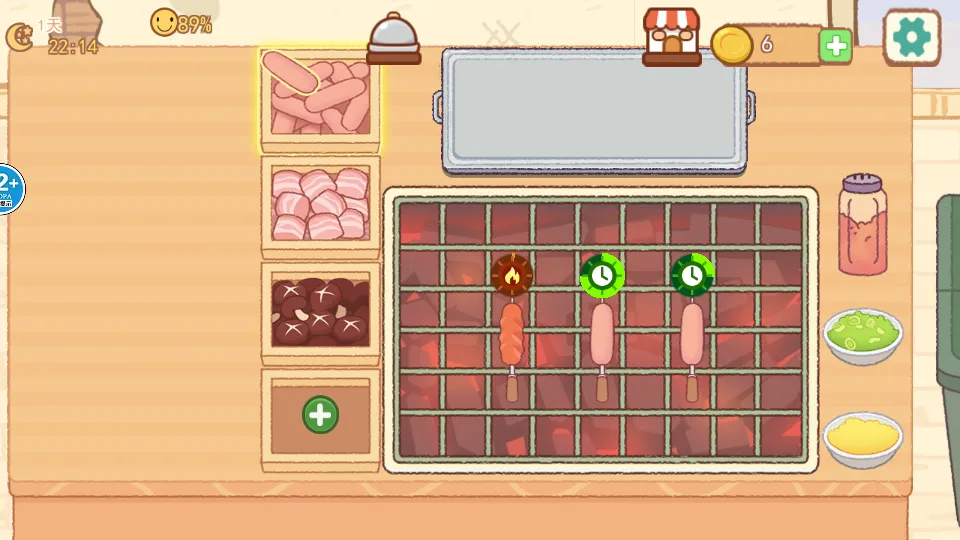Choose the shiitake mushroom tray
The height and width of the screenshot is (540, 960).
click(320, 311)
